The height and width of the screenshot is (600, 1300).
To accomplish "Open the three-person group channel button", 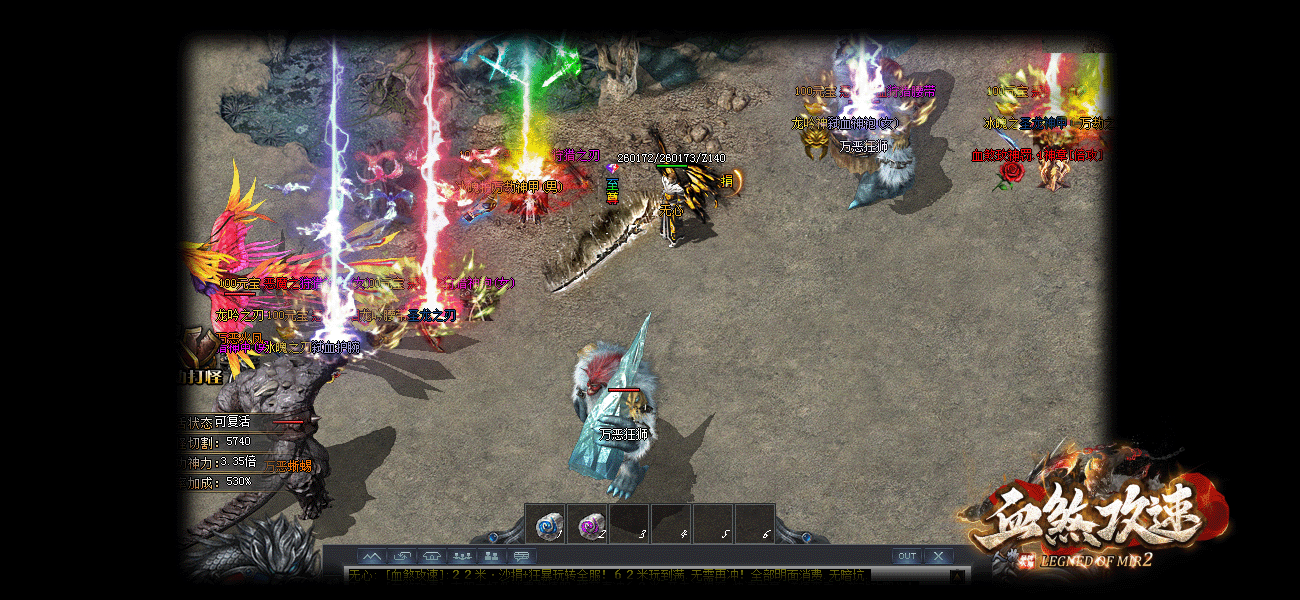I will (x=462, y=556).
